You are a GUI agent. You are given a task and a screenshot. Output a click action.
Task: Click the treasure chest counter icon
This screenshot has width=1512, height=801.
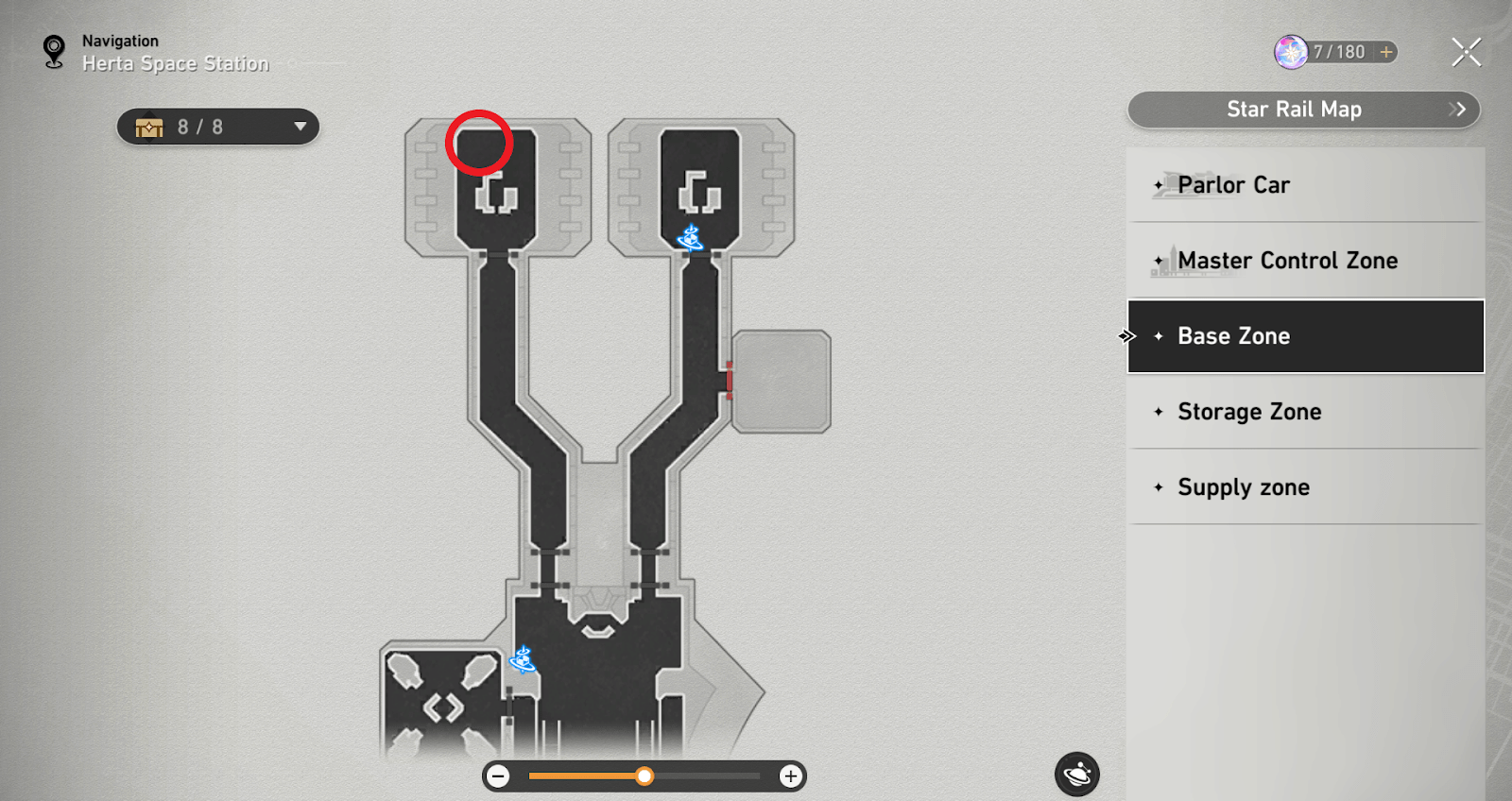coord(148,126)
